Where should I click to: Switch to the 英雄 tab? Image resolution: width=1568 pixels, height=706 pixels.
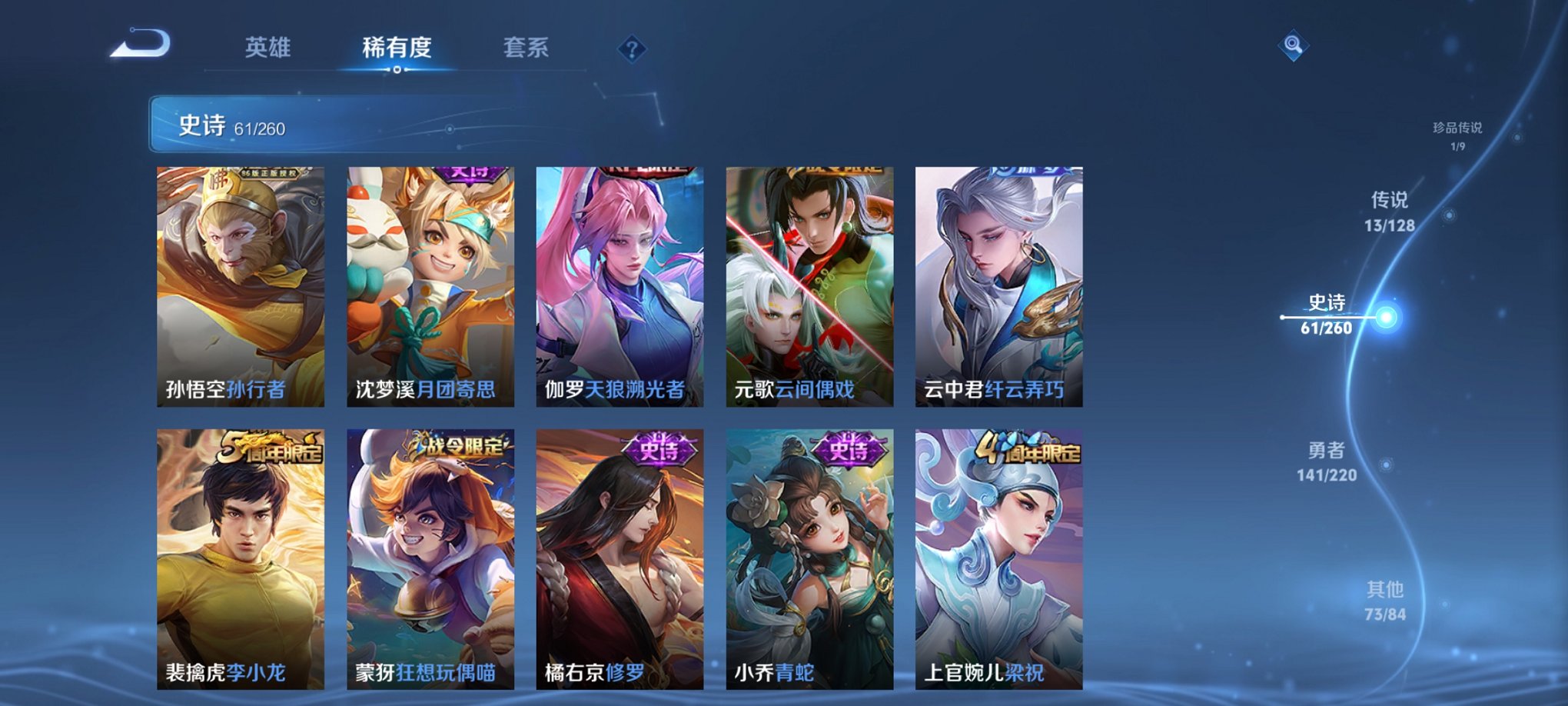267,48
